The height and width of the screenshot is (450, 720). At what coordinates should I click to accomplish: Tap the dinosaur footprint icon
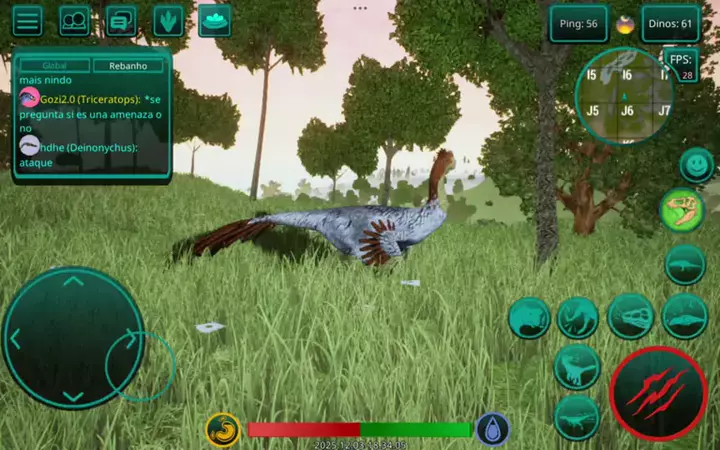pyautogui.click(x=168, y=21)
